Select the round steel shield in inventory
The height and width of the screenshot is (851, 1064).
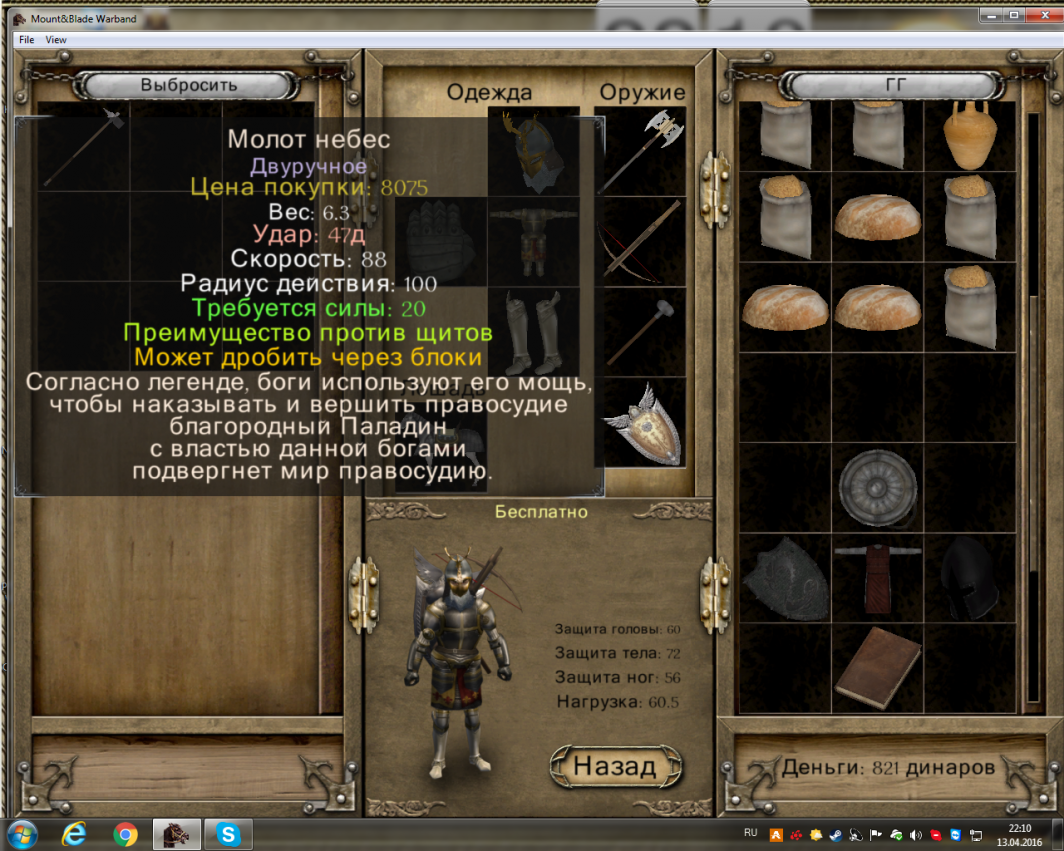pos(877,488)
